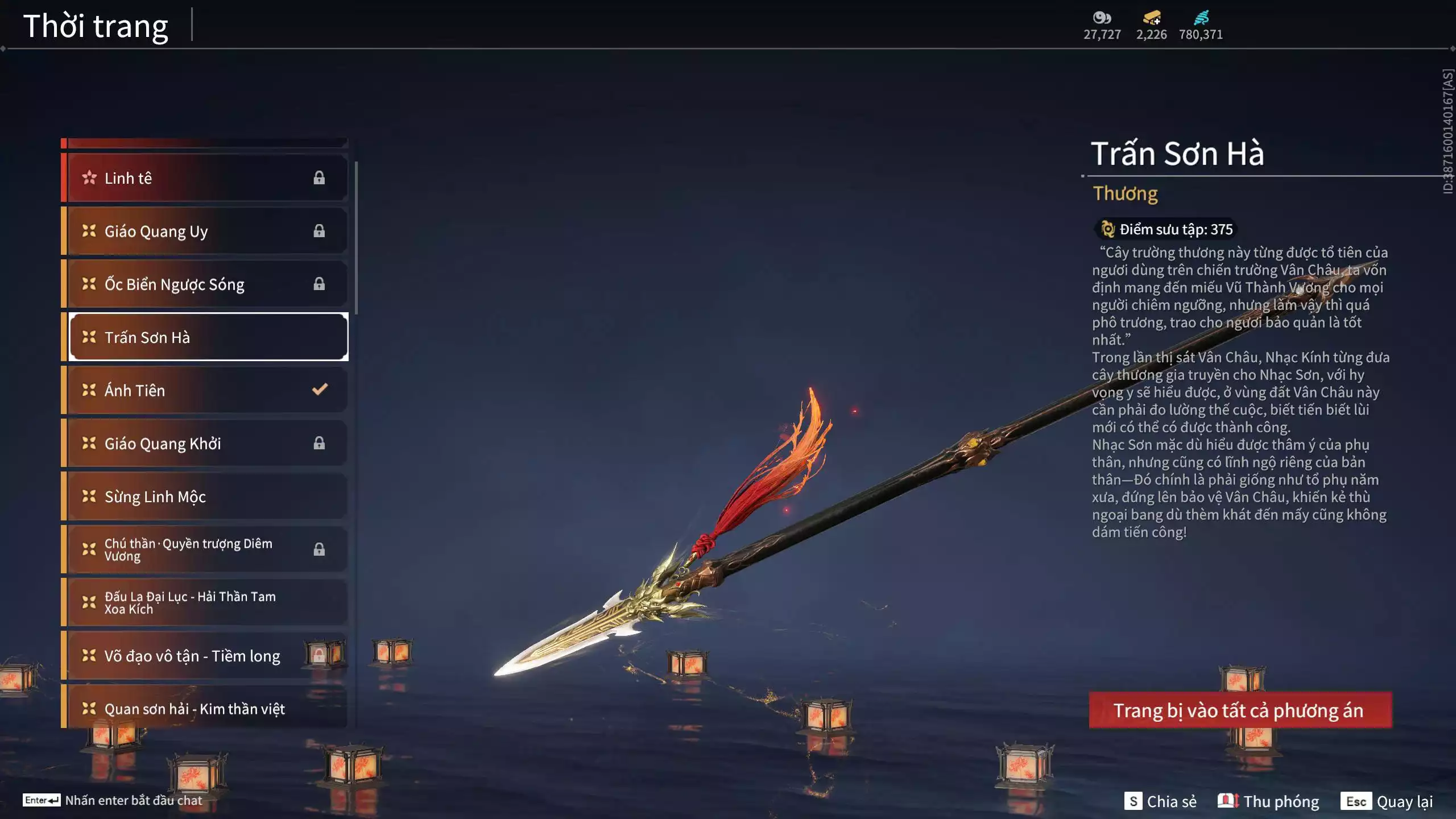Select Chú thần · Quyền trượng Diêm Vương
The width and height of the screenshot is (1456, 819).
click(205, 549)
